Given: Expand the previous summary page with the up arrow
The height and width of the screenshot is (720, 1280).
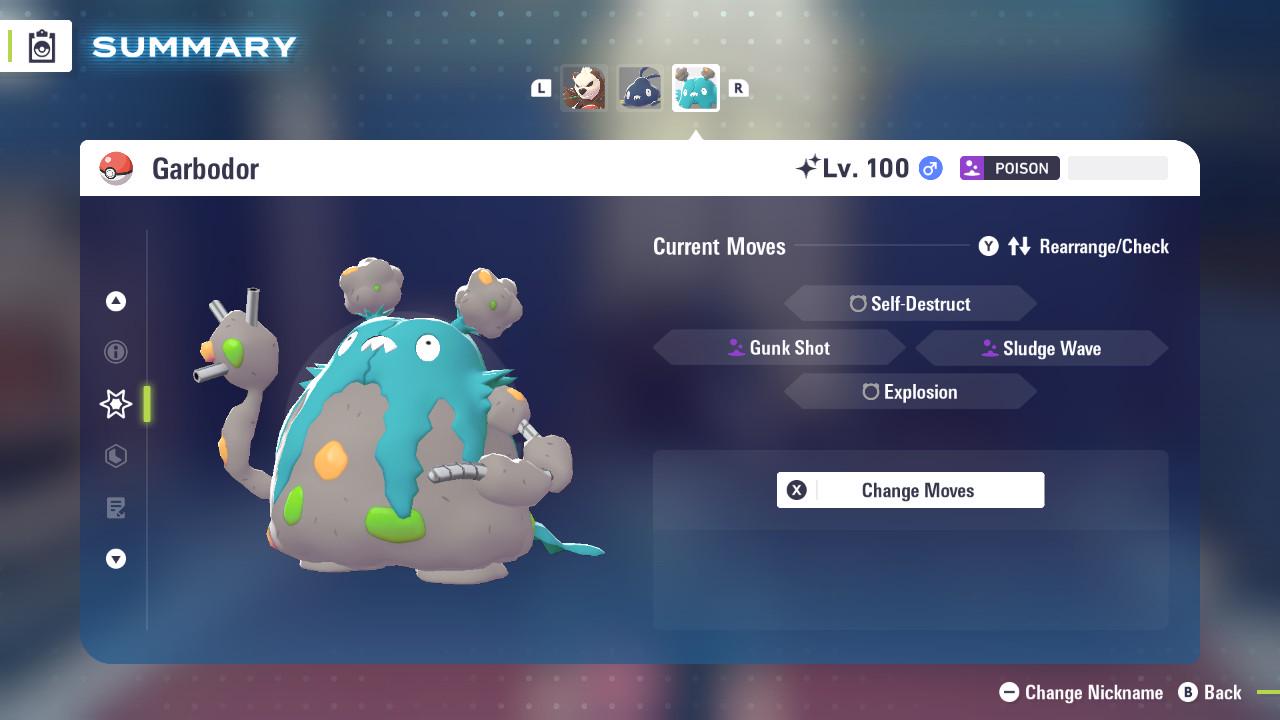Looking at the screenshot, I should (116, 301).
